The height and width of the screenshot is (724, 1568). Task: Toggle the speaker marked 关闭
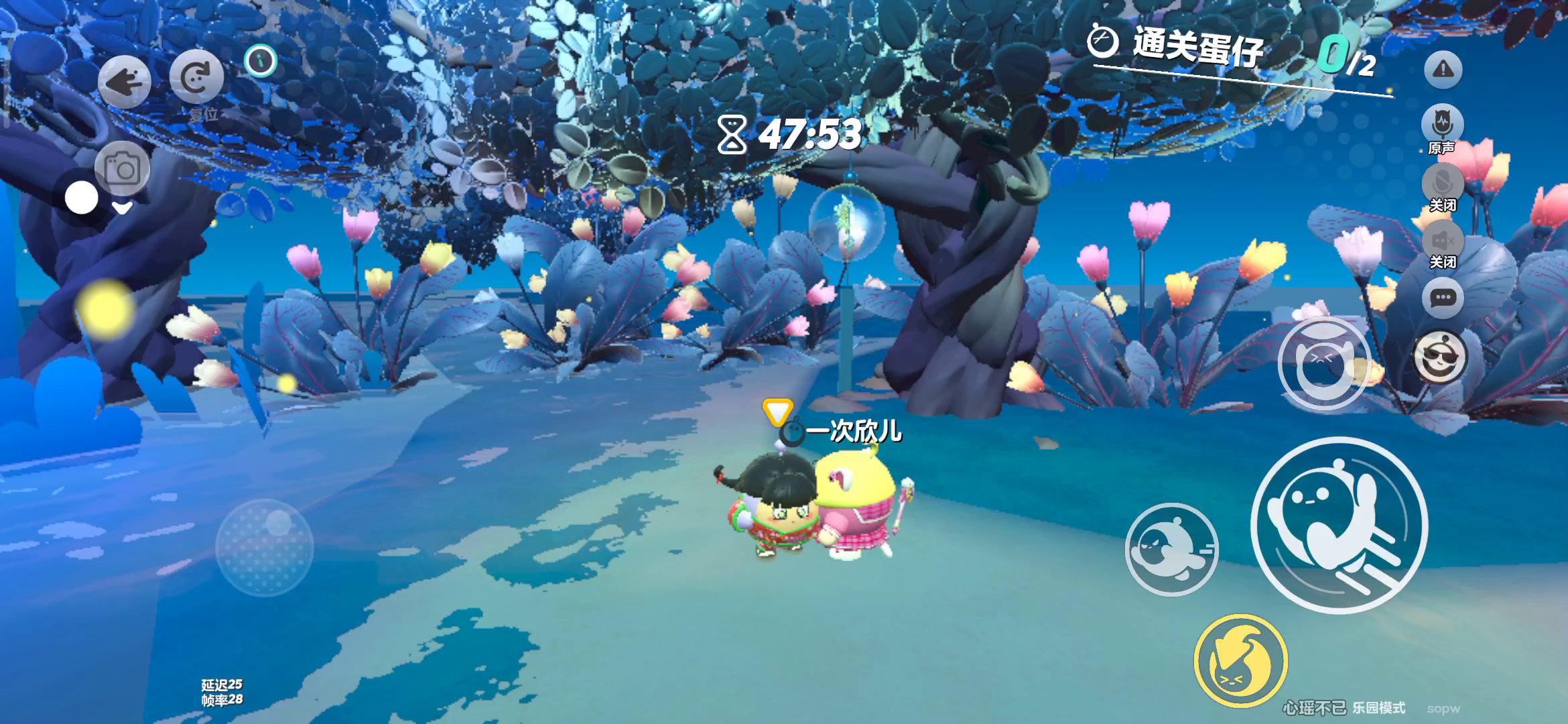pyautogui.click(x=1443, y=241)
